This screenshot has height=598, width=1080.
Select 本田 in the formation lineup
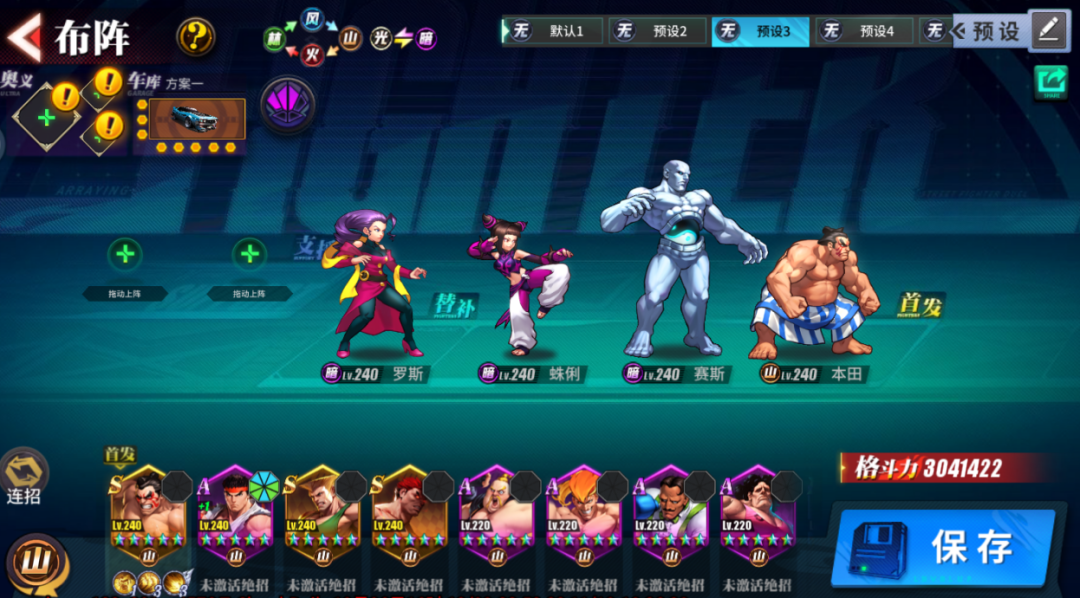point(815,295)
